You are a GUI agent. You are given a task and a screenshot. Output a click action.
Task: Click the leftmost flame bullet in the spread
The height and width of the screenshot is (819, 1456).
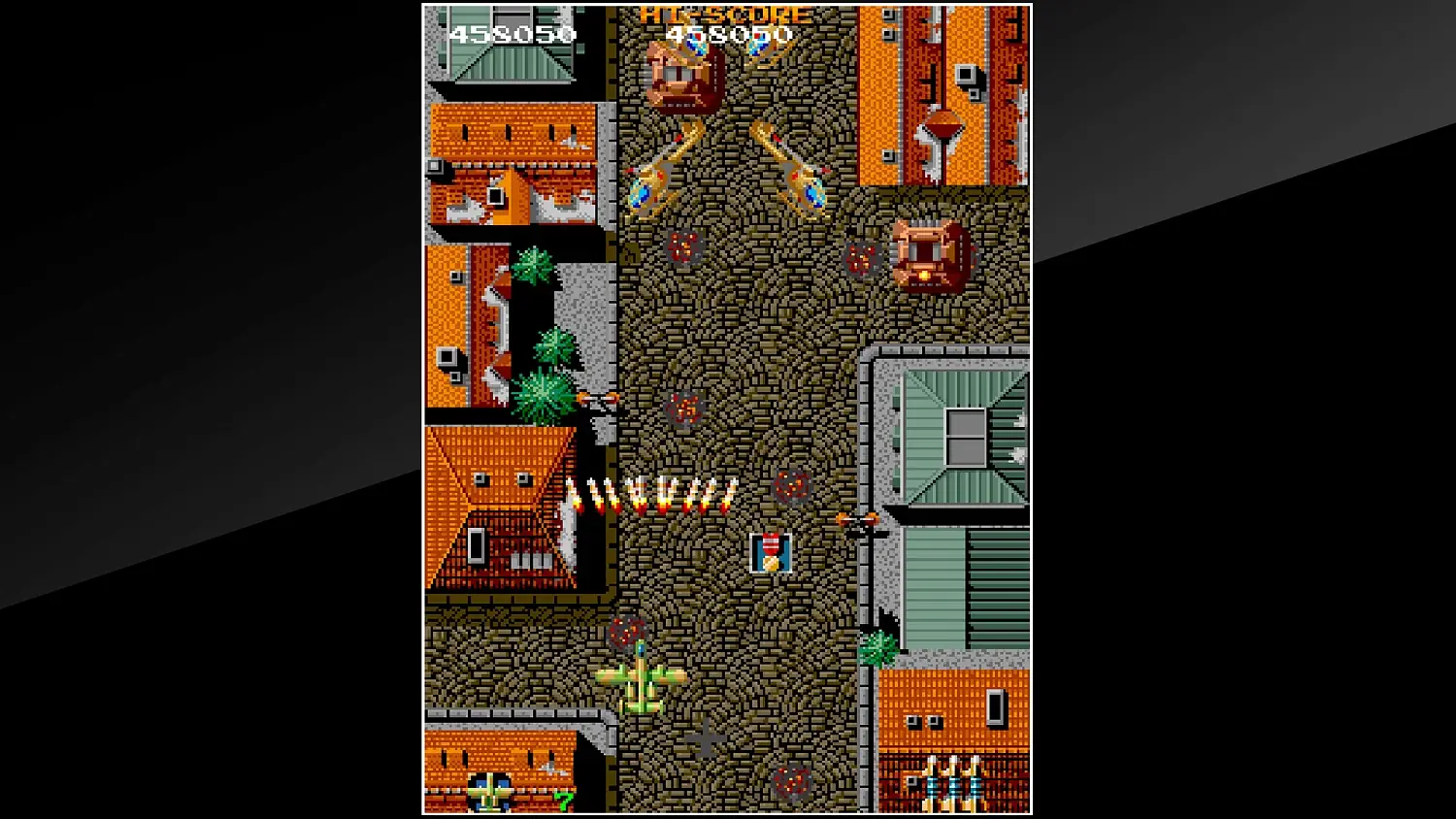pyautogui.click(x=573, y=495)
